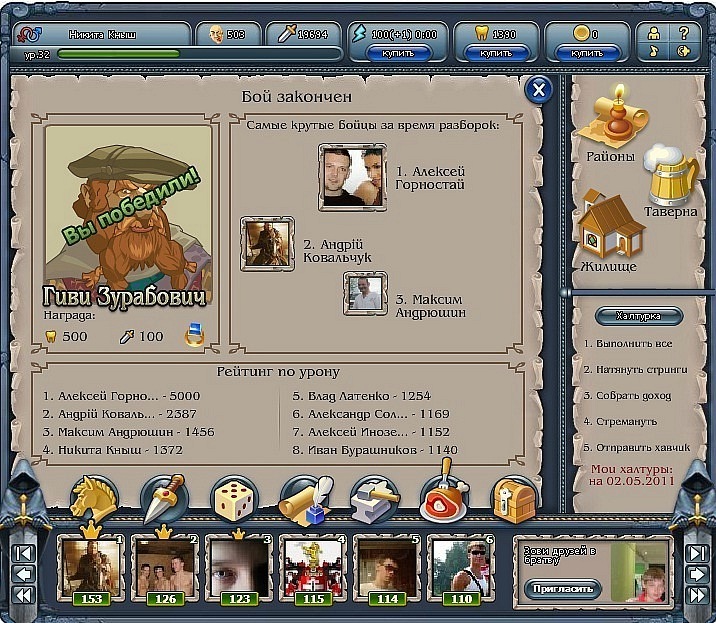Open the question mark help icon
This screenshot has height=623, width=716.
[x=684, y=32]
